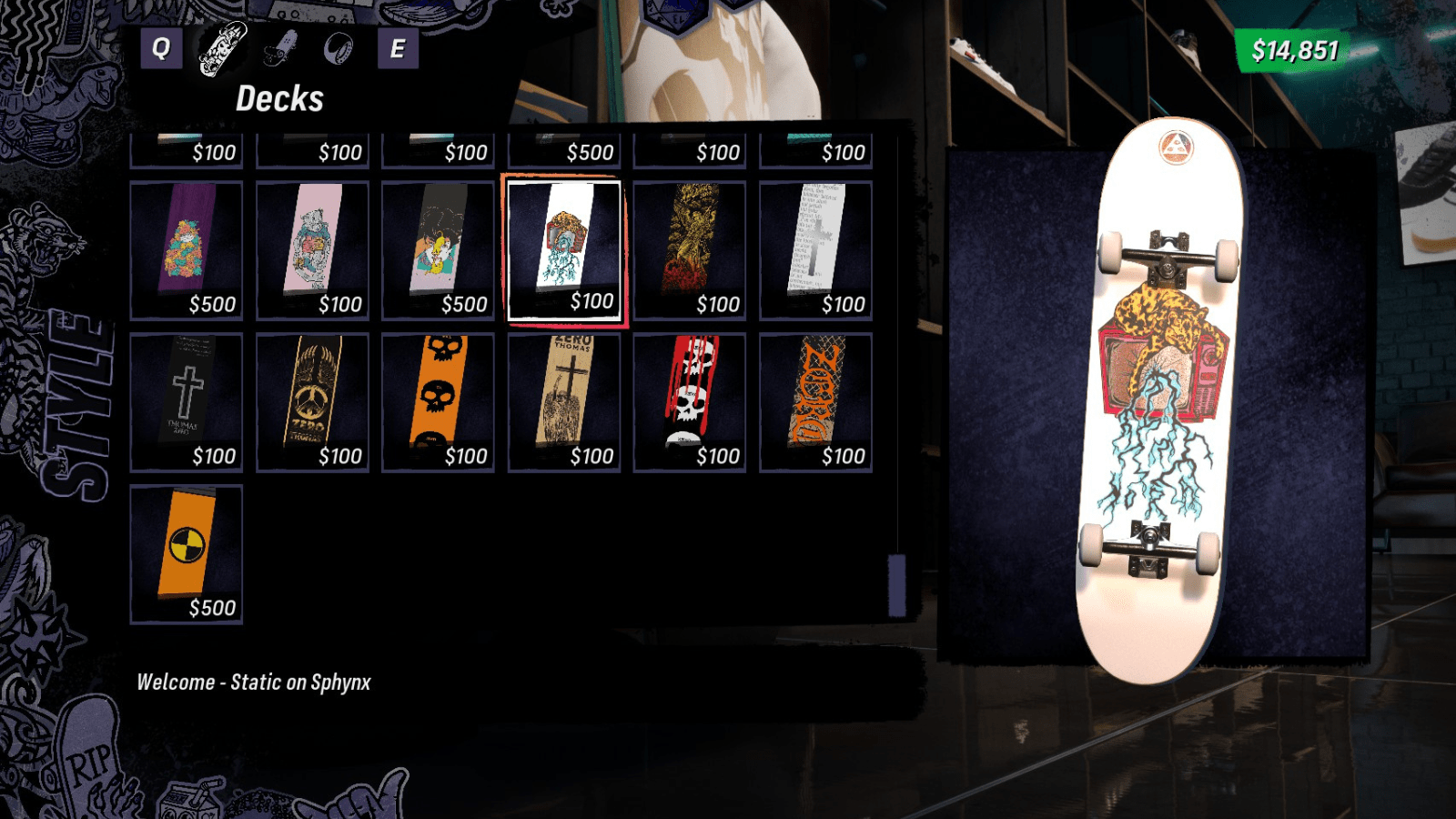
Task: Select the pink deck with bear graphic
Action: [312, 250]
